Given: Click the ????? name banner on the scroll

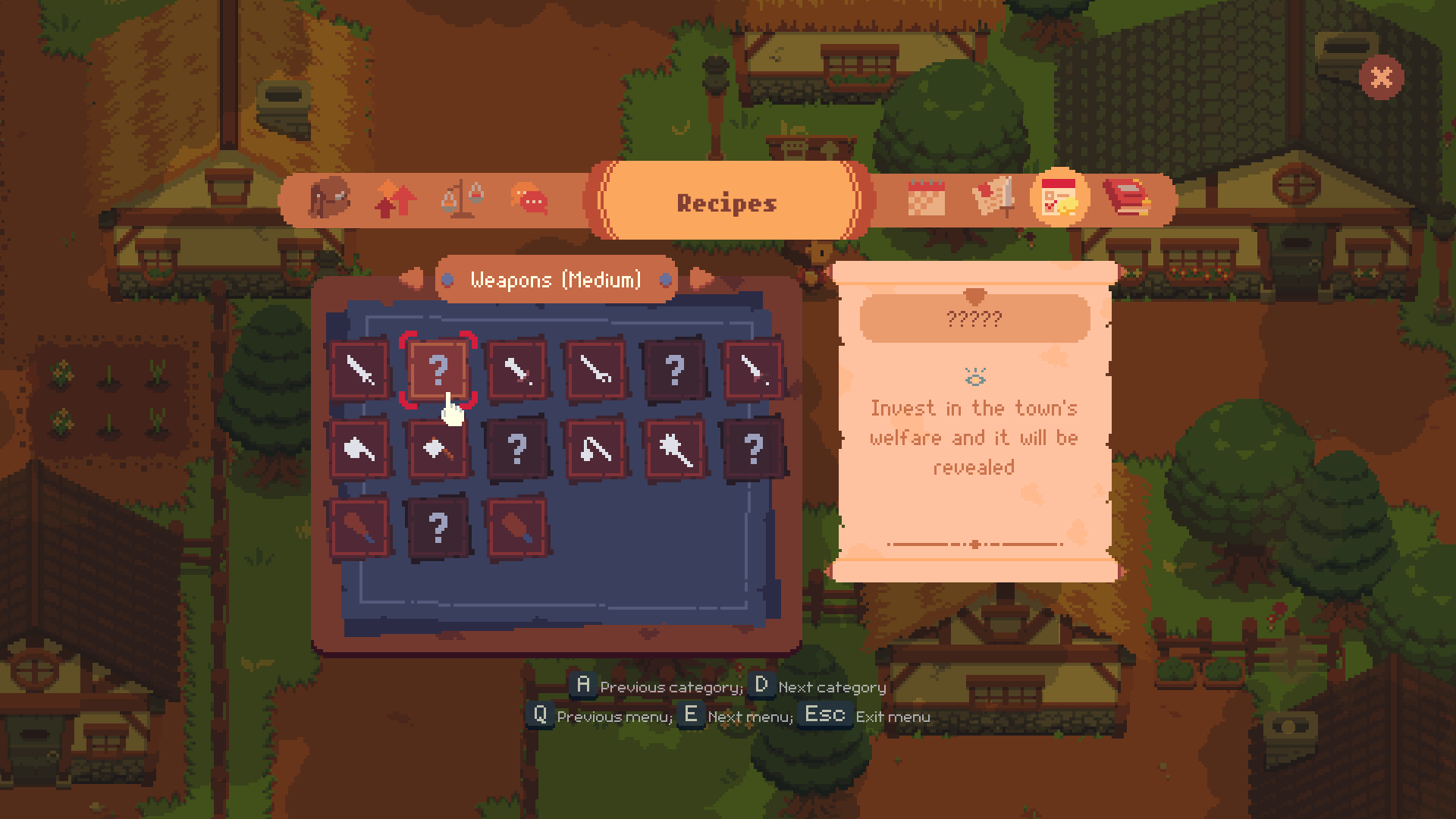Looking at the screenshot, I should point(976,318).
